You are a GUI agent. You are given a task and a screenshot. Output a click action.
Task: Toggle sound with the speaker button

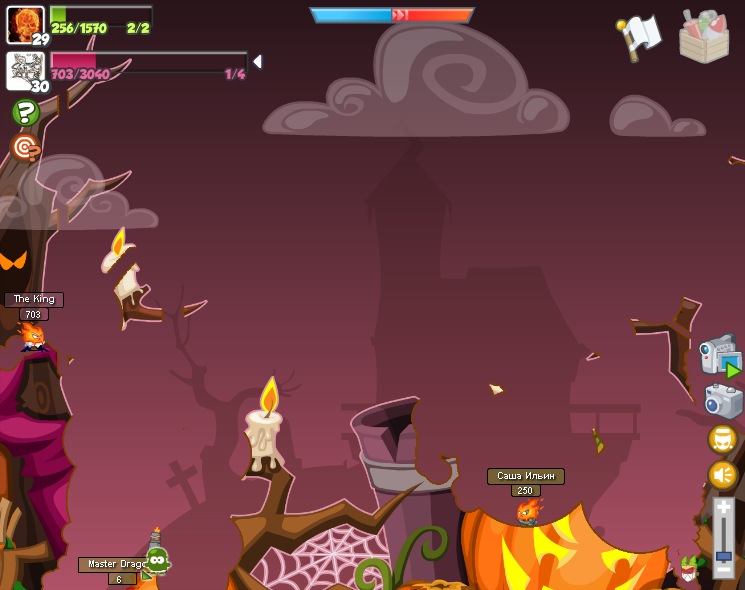click(722, 476)
